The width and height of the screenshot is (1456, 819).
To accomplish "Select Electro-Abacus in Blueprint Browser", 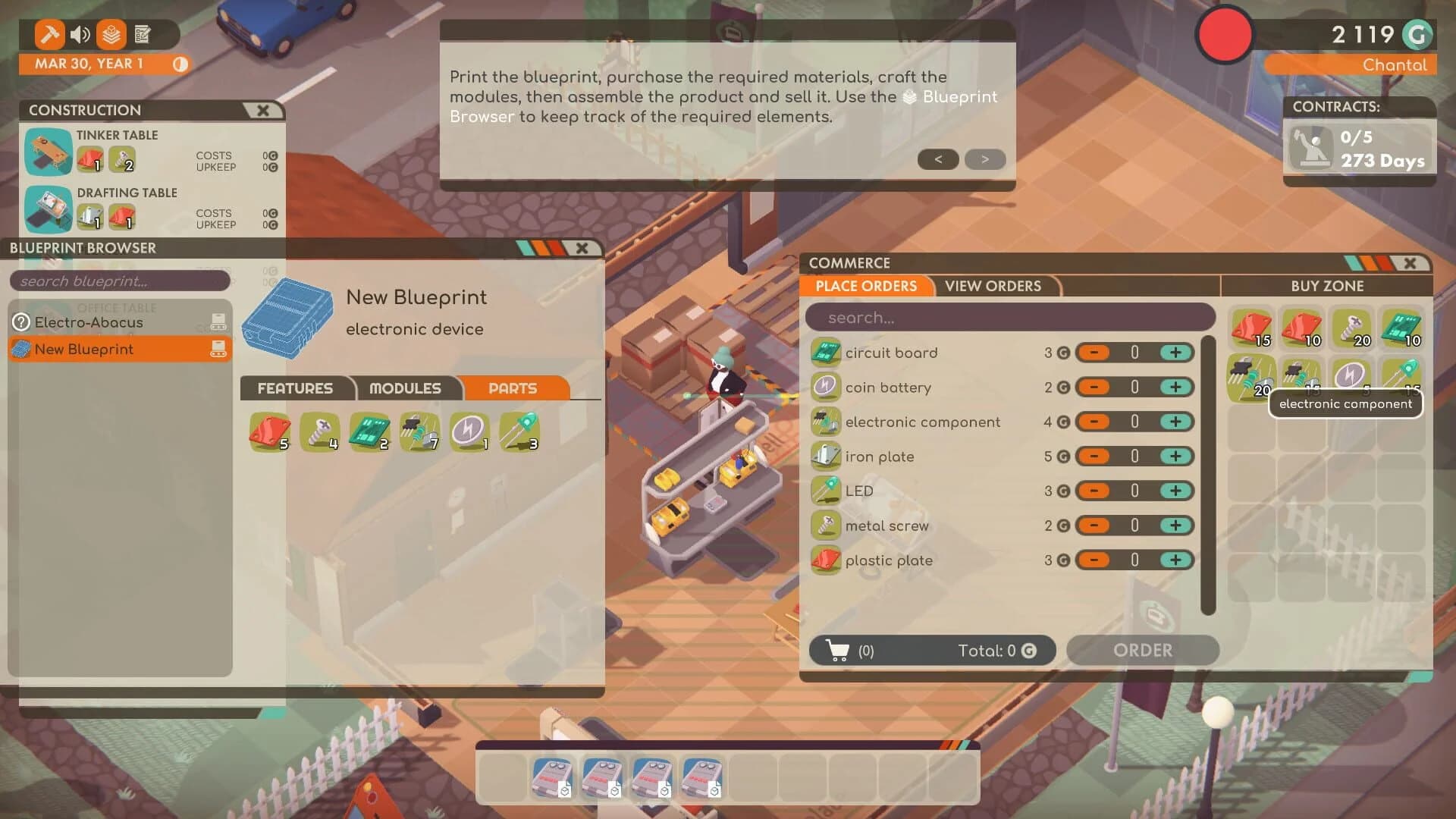I will pos(87,322).
